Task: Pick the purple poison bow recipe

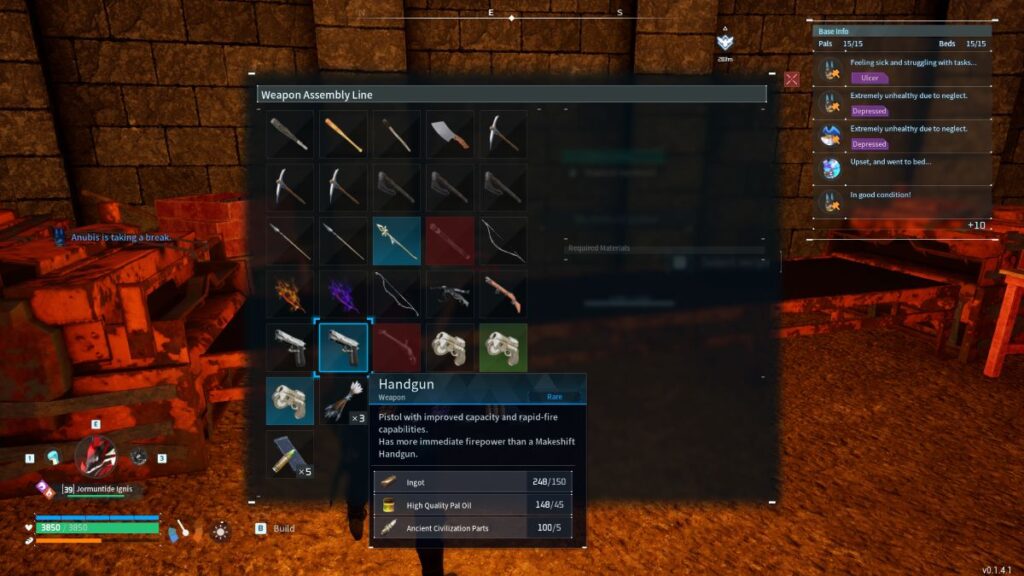Action: pos(343,294)
